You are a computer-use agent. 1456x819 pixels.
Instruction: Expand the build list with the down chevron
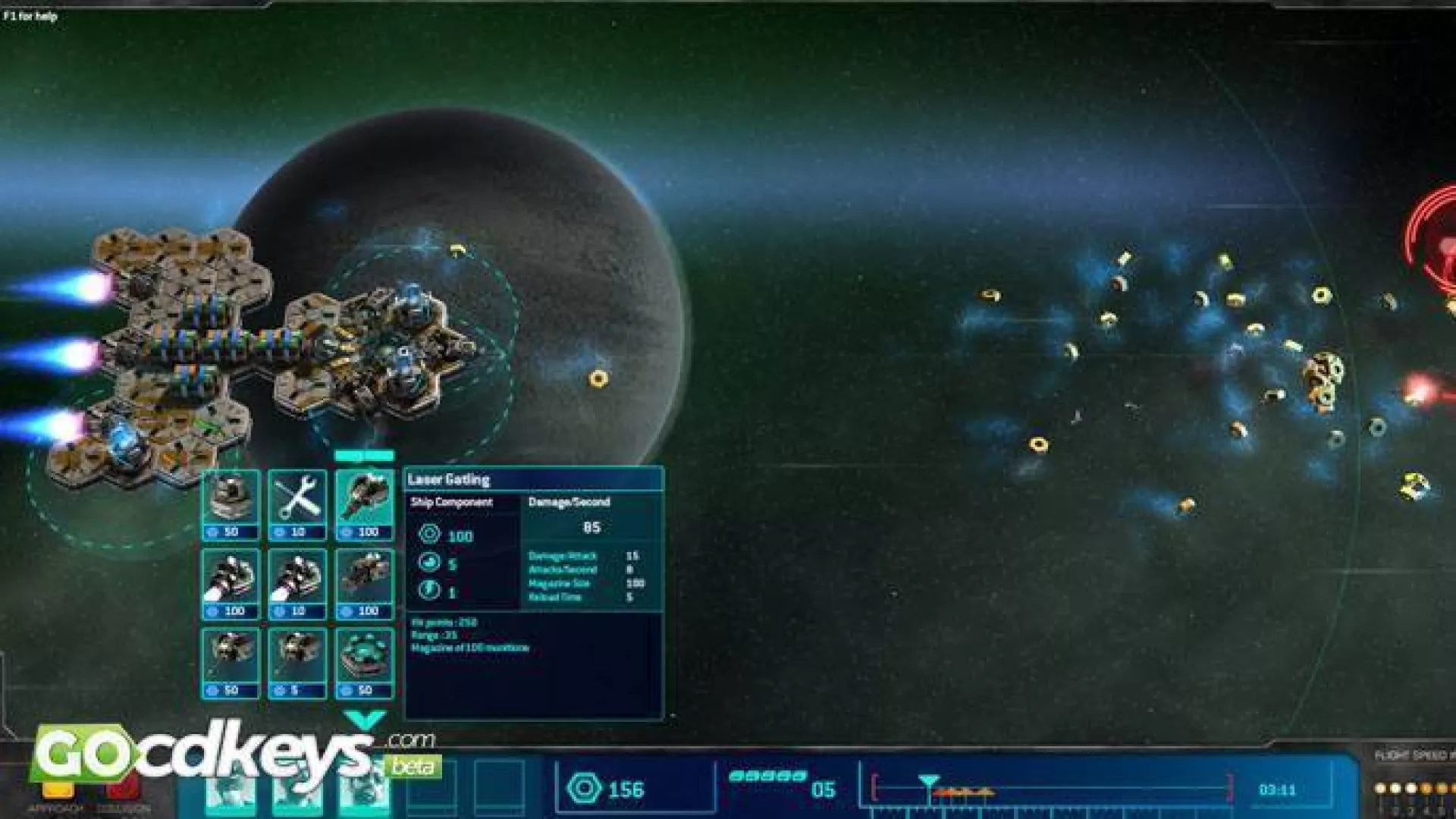click(365, 719)
